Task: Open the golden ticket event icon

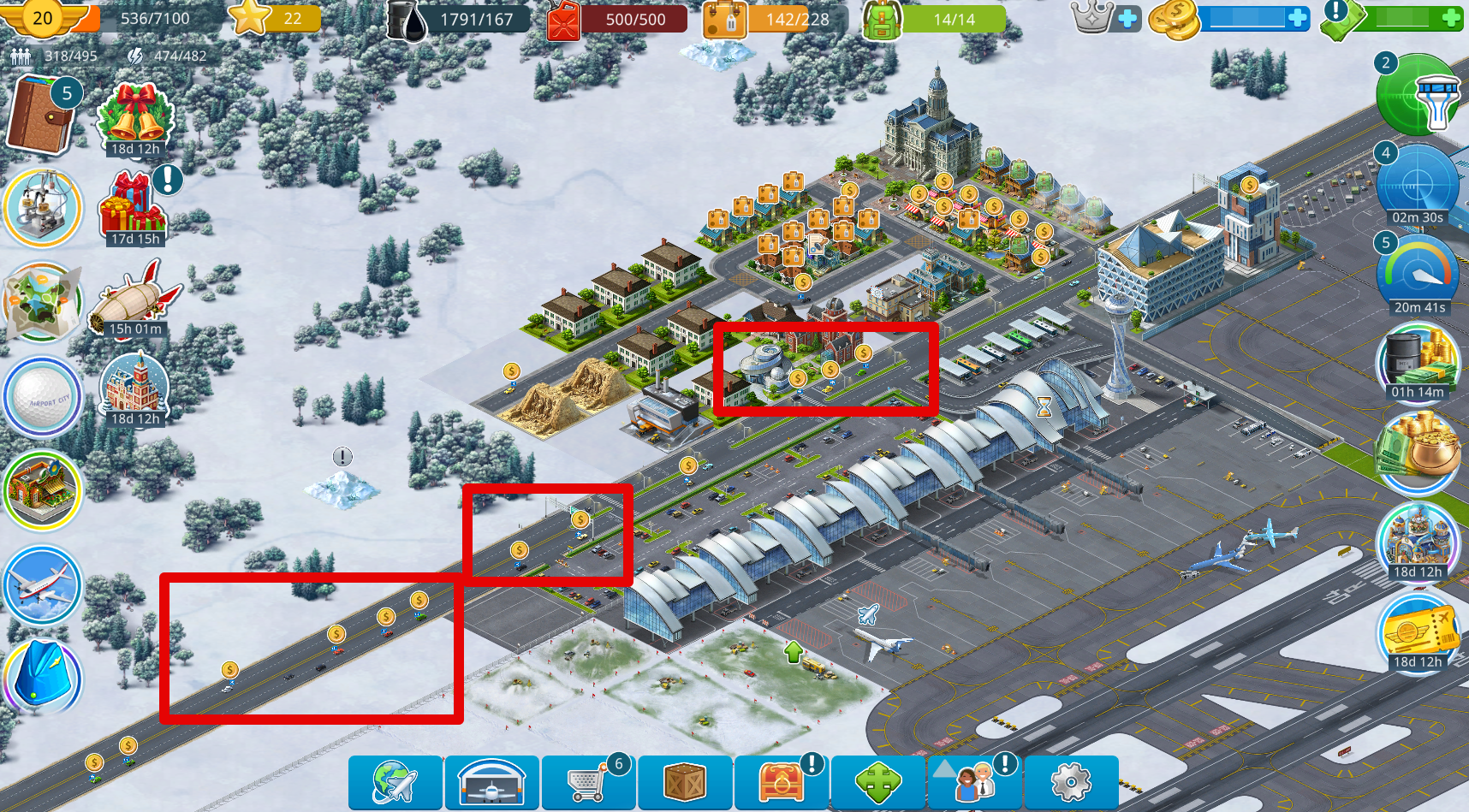Action: coord(1418,629)
